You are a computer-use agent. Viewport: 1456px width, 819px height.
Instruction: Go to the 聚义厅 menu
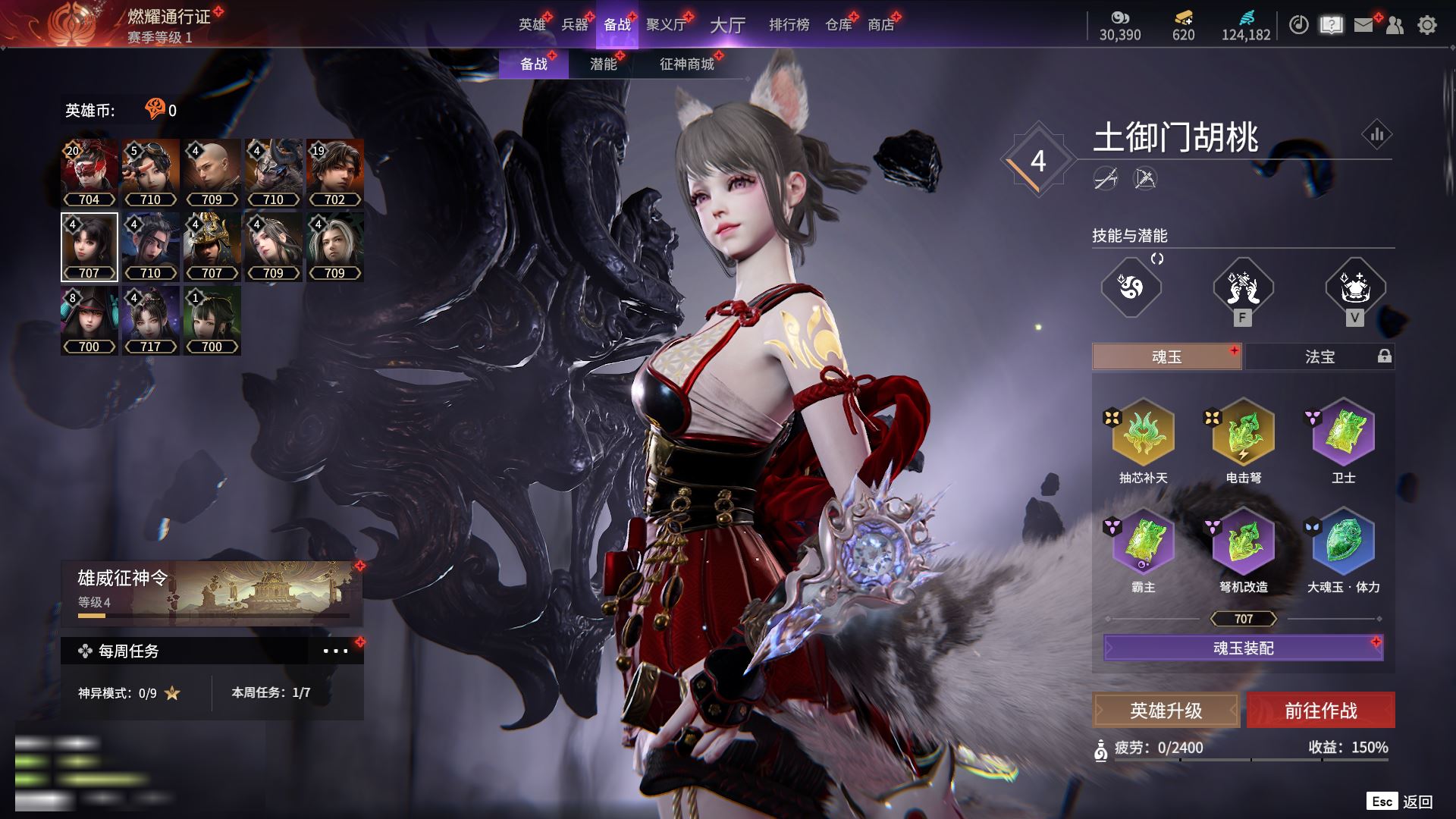click(x=666, y=25)
